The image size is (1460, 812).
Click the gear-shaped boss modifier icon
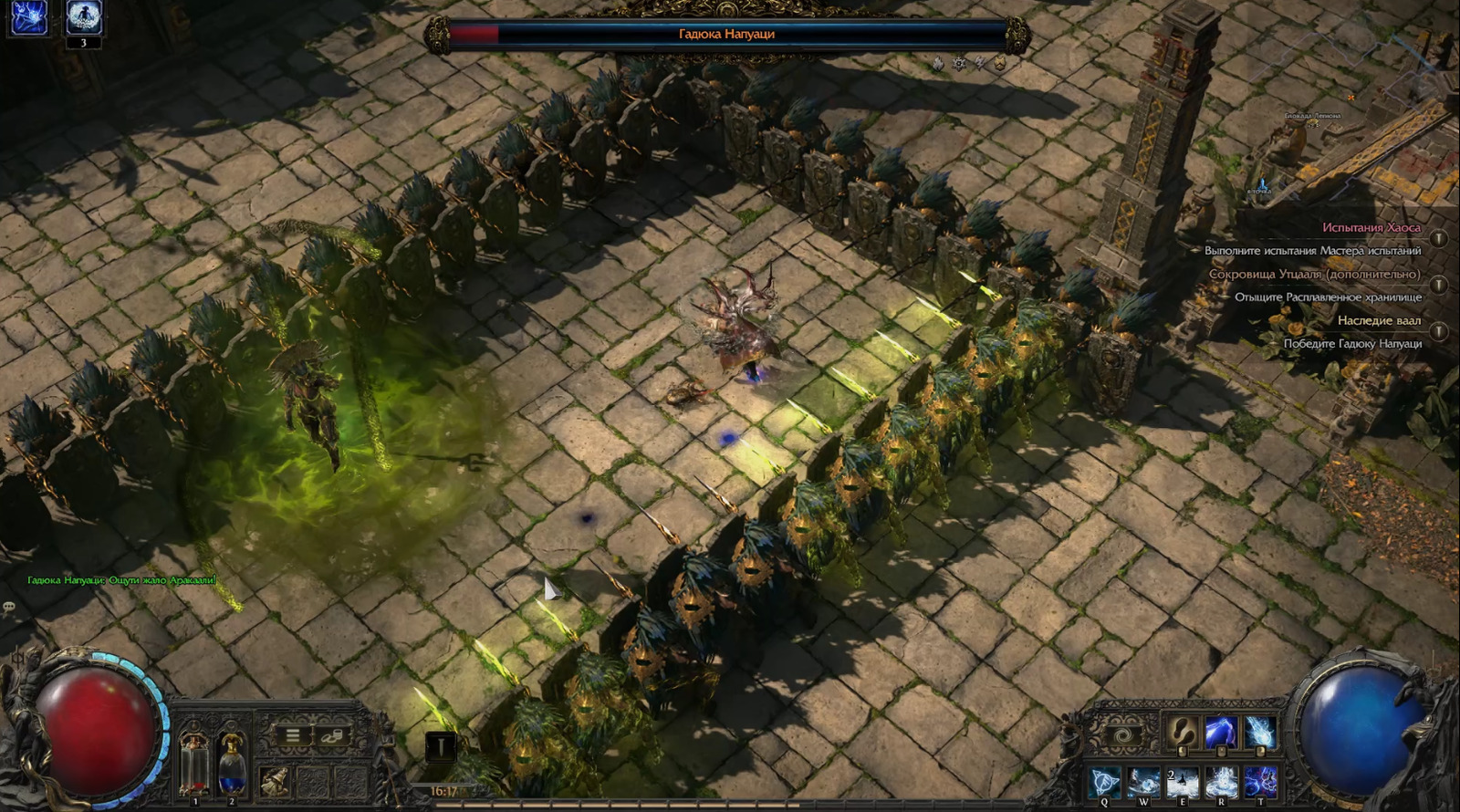959,64
